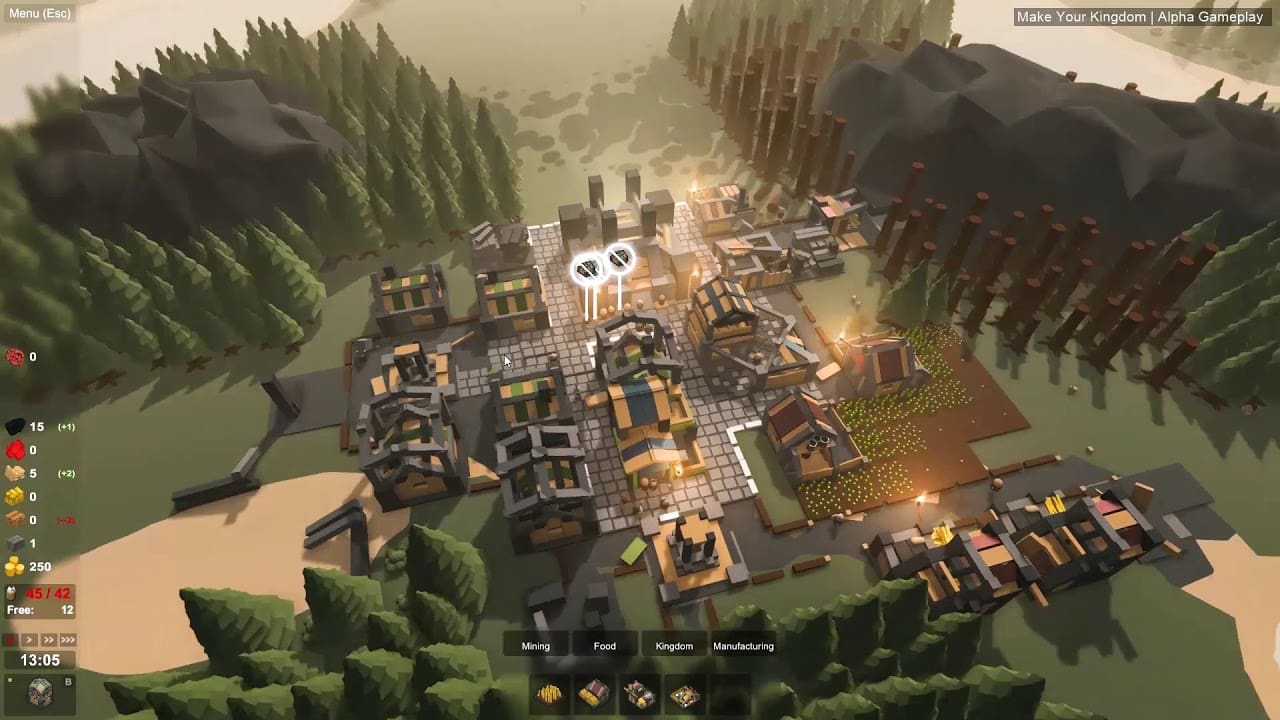This screenshot has width=1280, height=720.
Task: Switch to the Mining build category
Action: pyautogui.click(x=536, y=646)
